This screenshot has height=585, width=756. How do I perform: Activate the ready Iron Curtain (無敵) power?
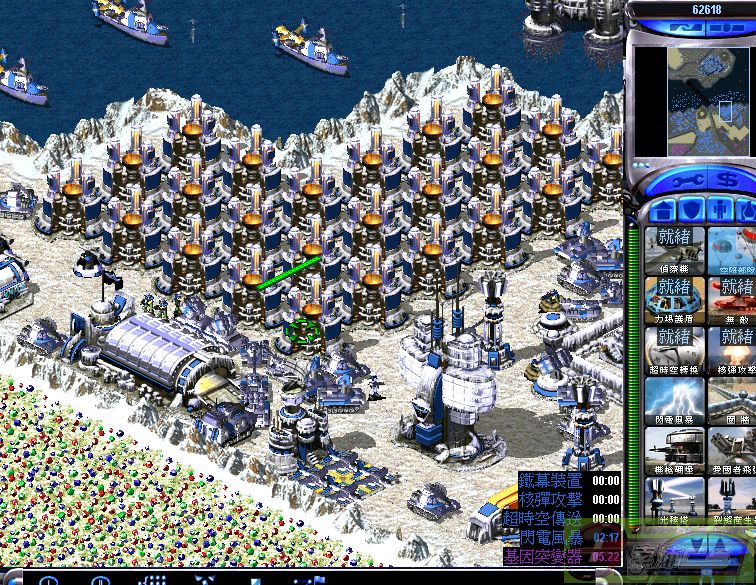click(x=733, y=300)
